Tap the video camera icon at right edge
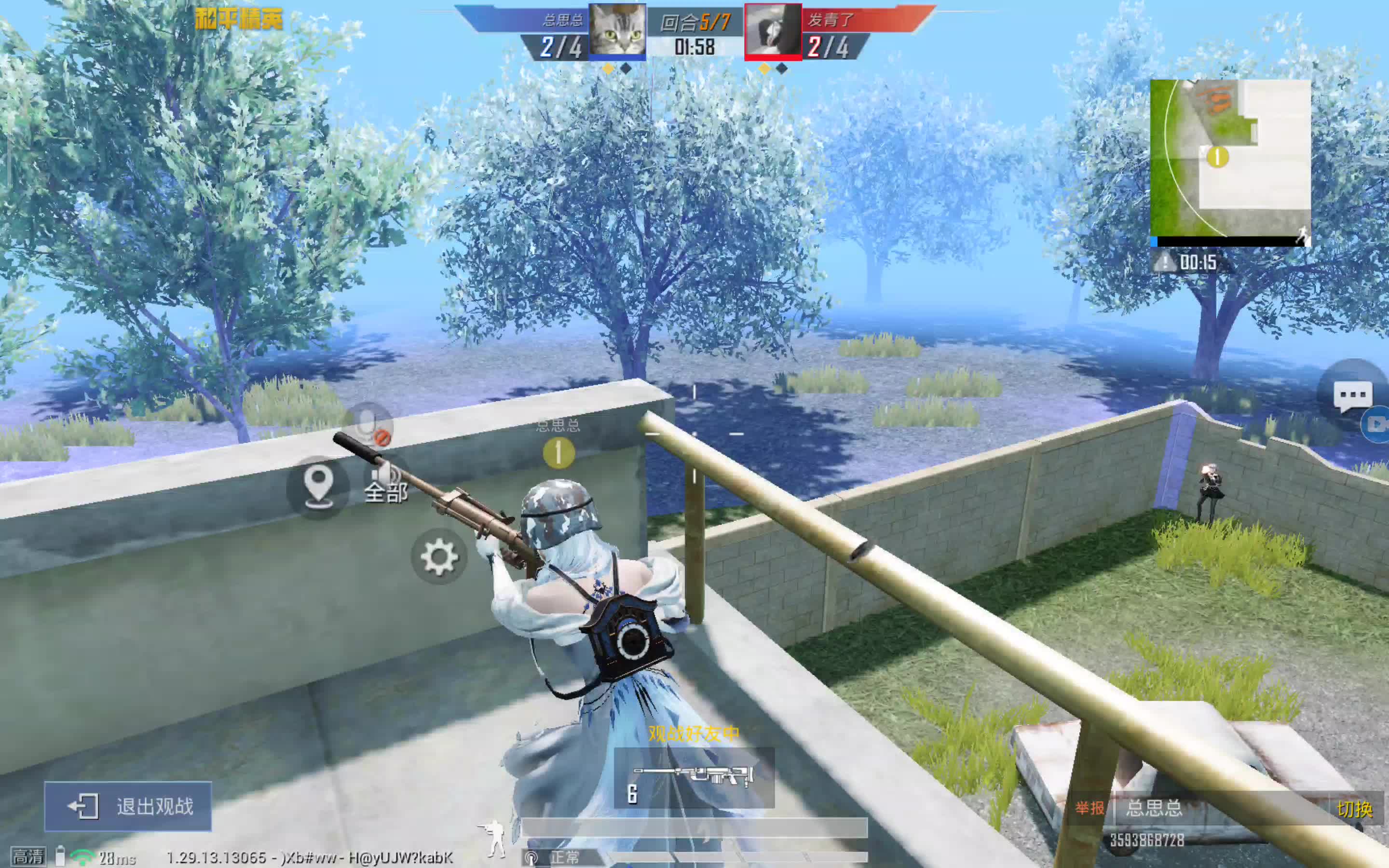 pos(1377,424)
